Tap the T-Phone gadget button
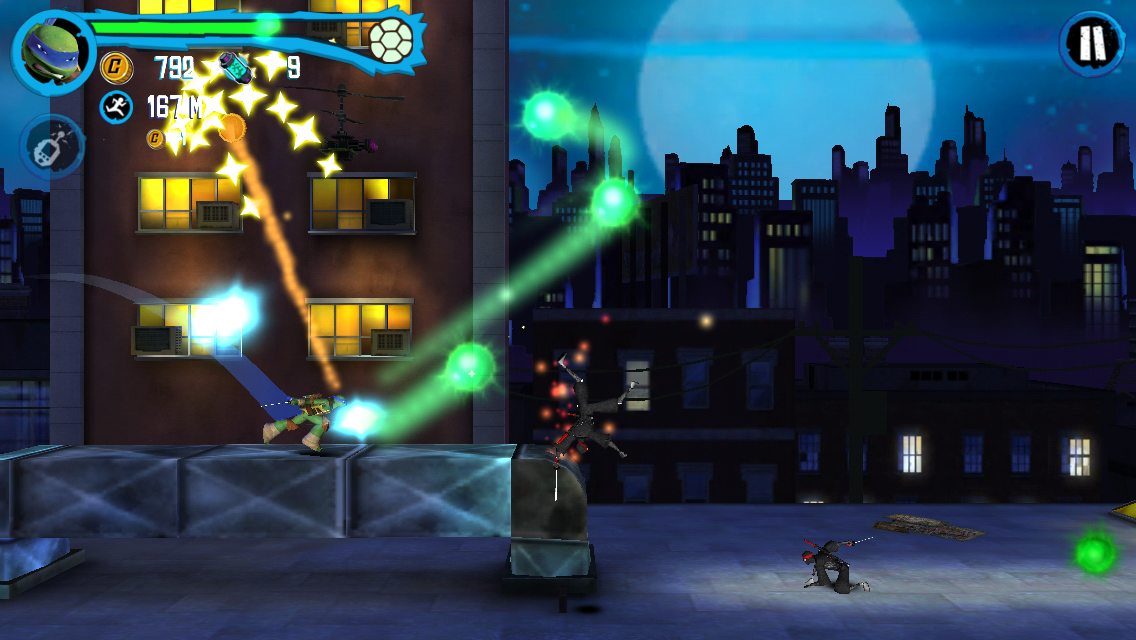Viewport: 1136px width, 640px height. pos(50,146)
